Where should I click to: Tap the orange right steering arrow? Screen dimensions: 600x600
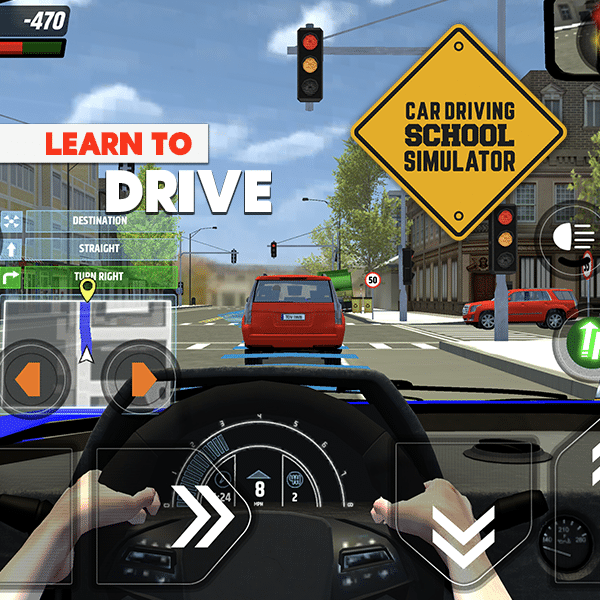click(x=142, y=380)
